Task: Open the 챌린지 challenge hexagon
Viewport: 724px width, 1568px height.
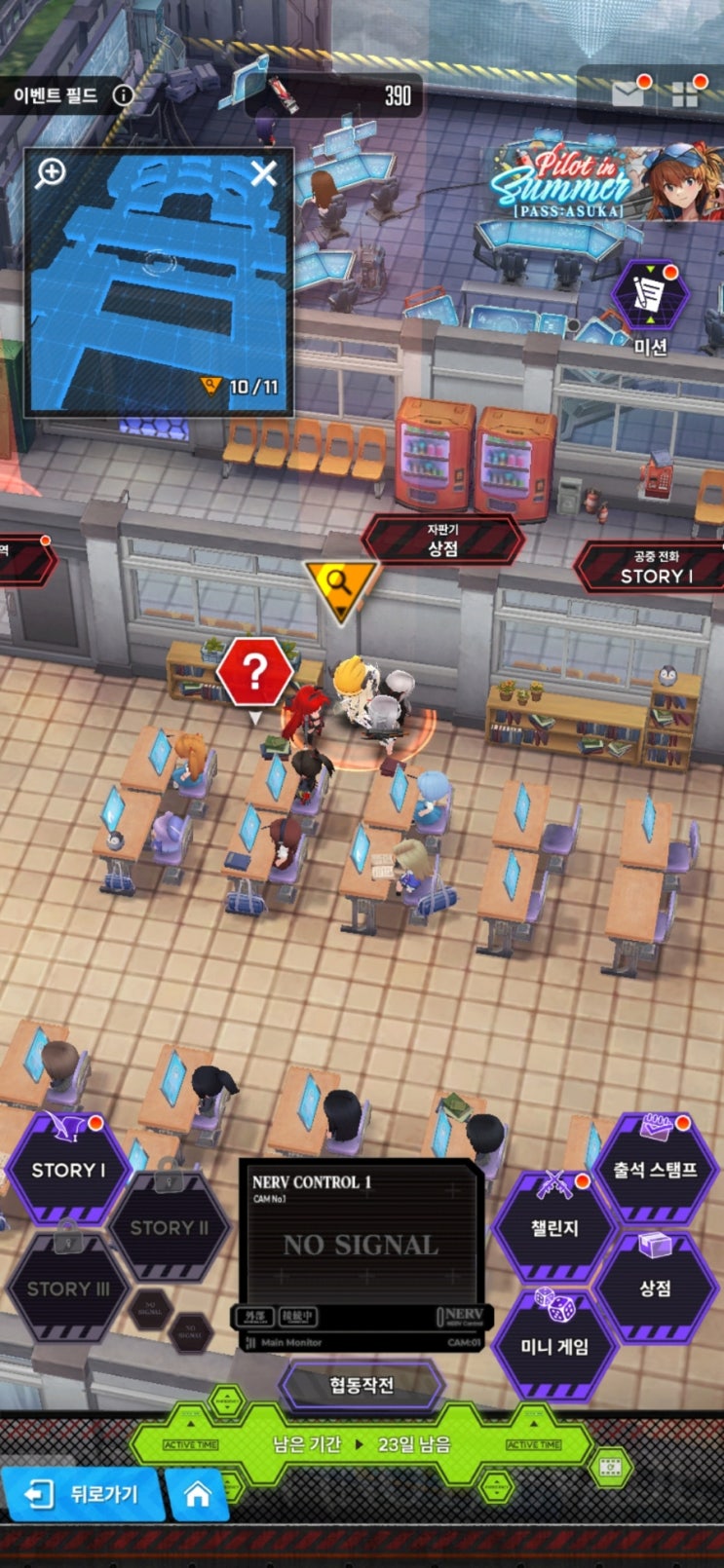Action: click(554, 1228)
